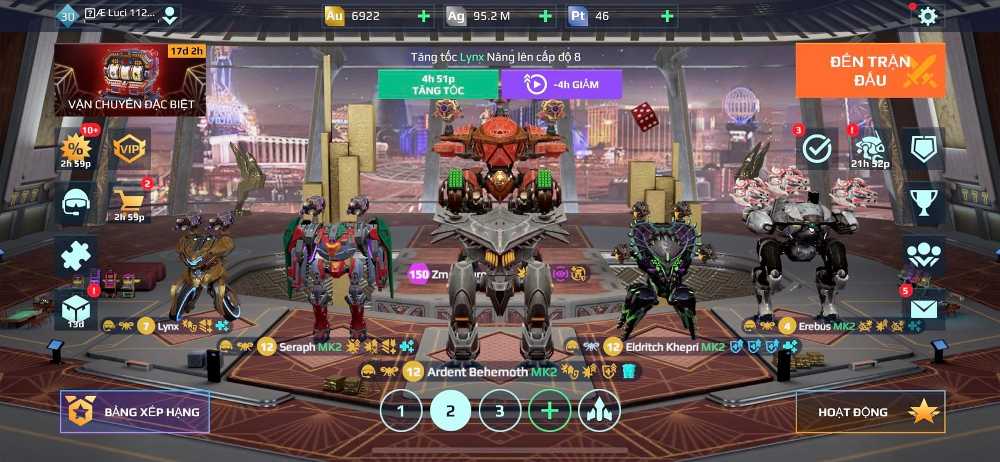1000x462 pixels.
Task: Switch to hangar deck 3
Action: 500,410
